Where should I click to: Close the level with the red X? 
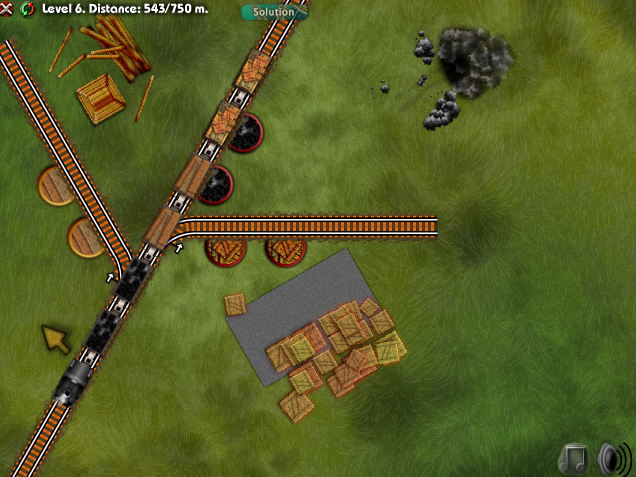tap(7, 9)
